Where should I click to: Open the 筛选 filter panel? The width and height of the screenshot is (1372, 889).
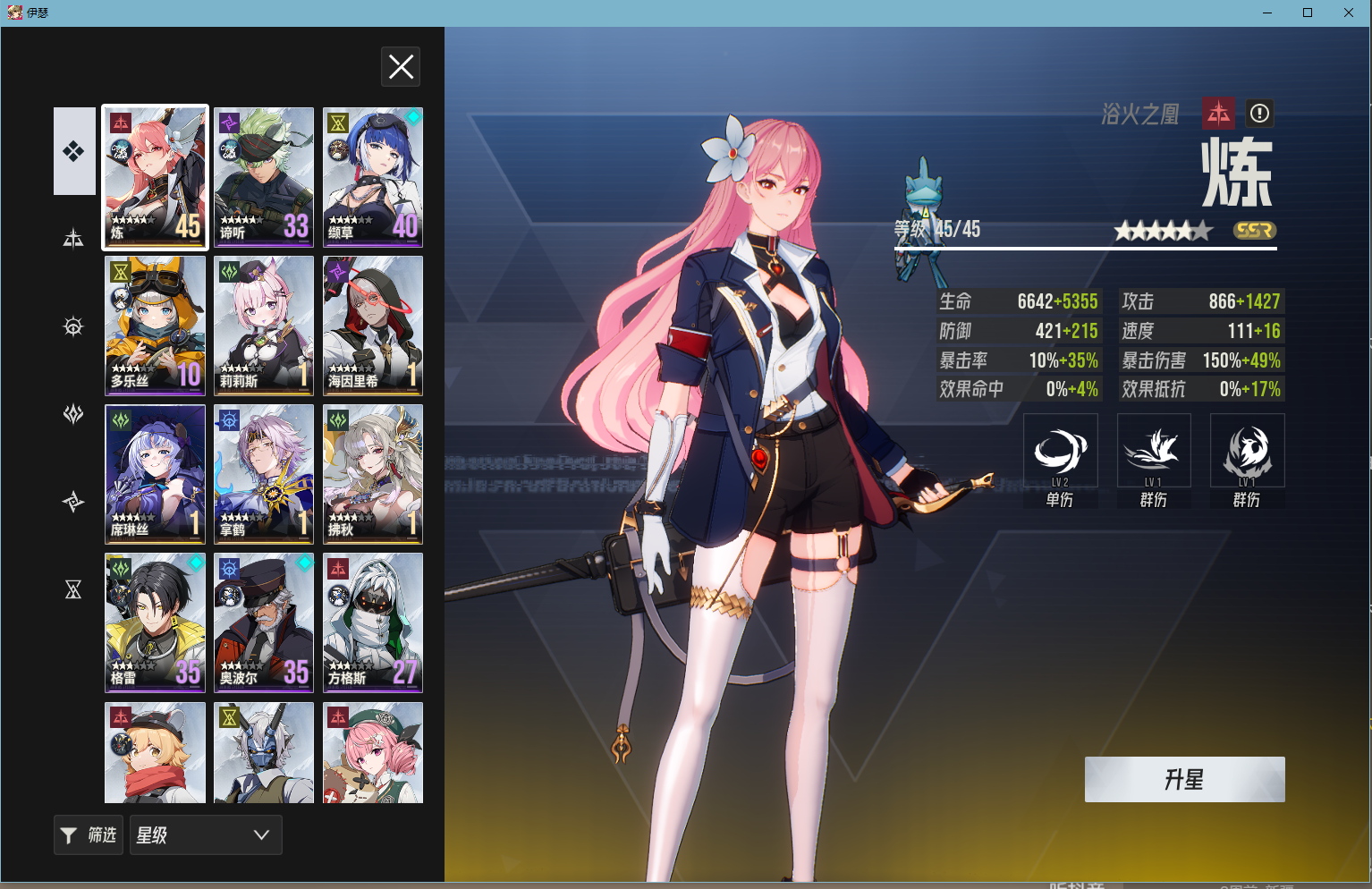(88, 834)
